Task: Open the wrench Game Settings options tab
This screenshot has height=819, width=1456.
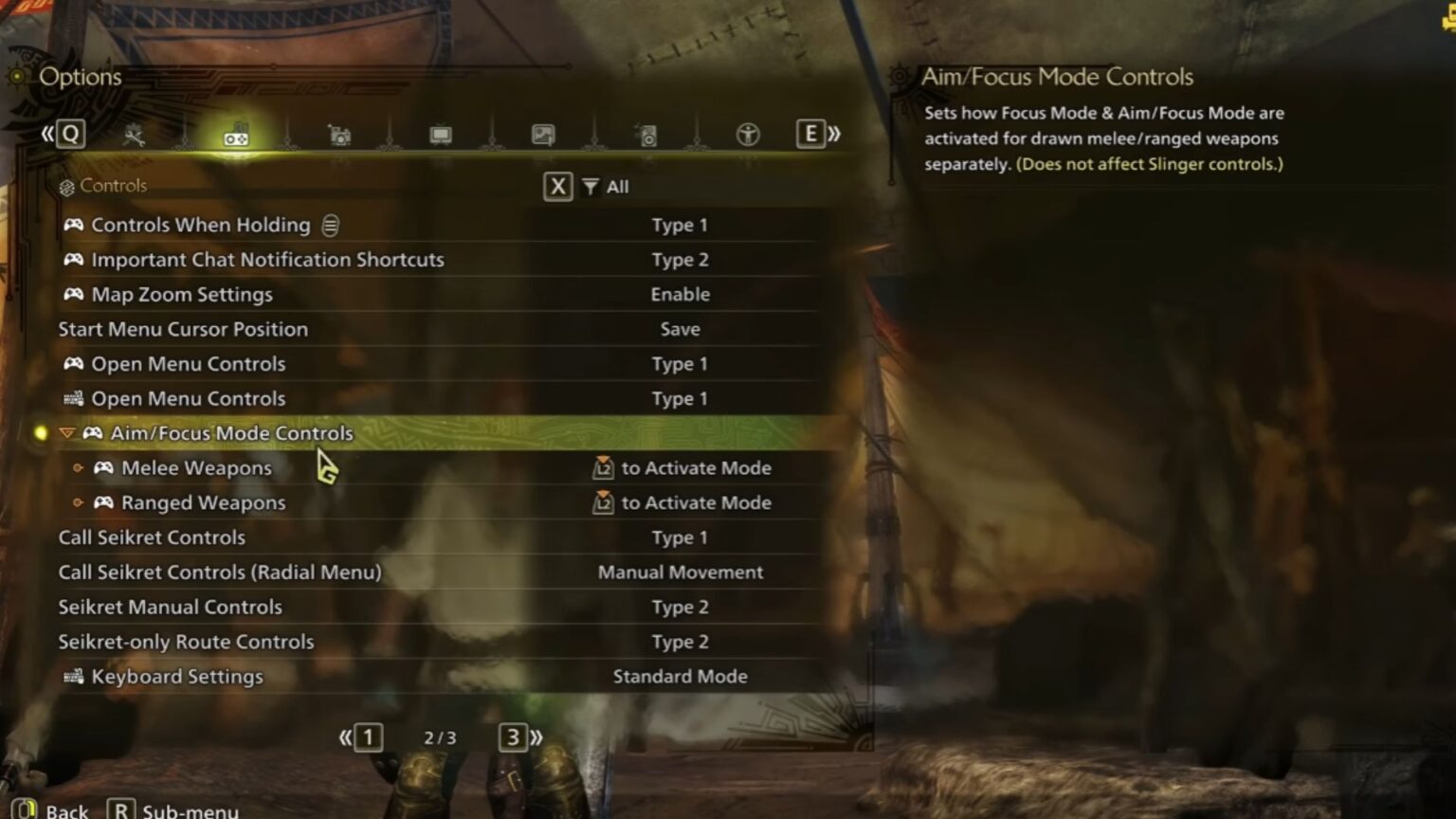Action: (x=136, y=134)
